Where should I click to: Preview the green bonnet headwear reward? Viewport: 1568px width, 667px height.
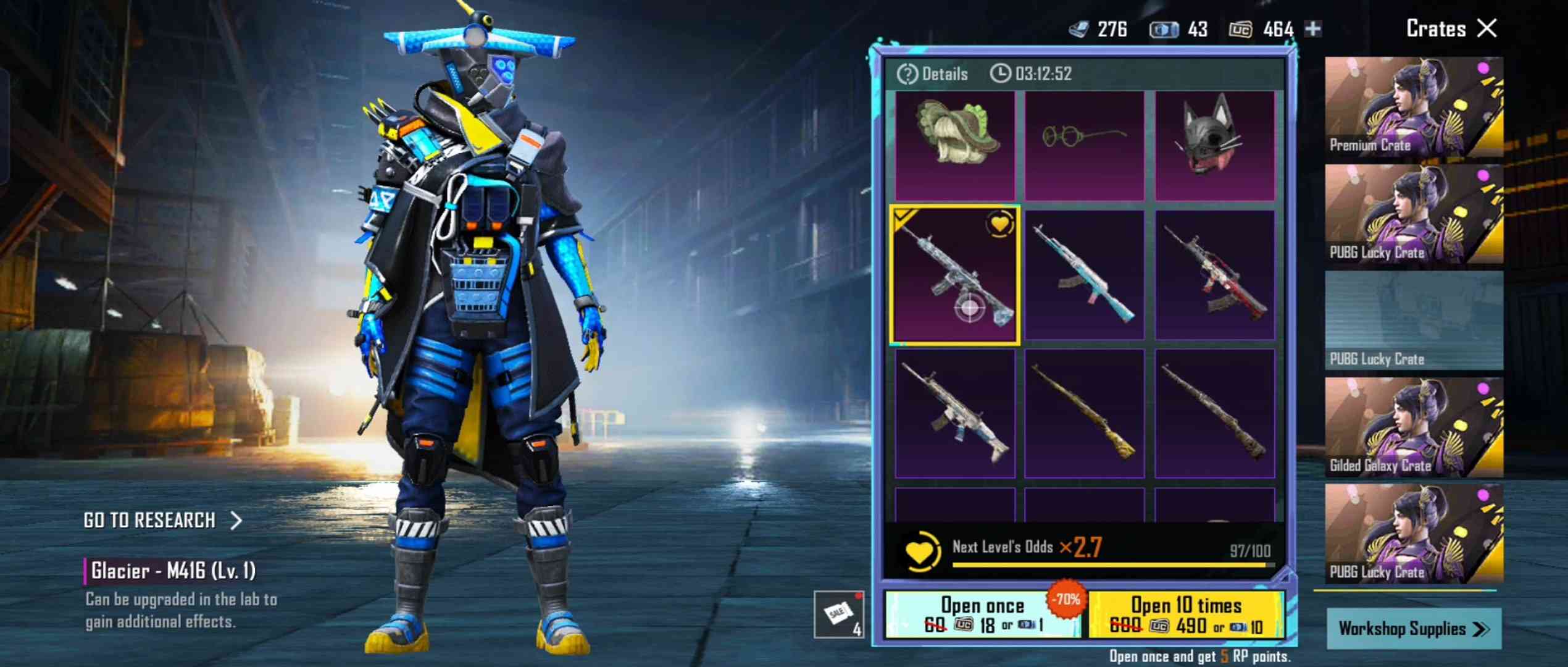[x=954, y=145]
